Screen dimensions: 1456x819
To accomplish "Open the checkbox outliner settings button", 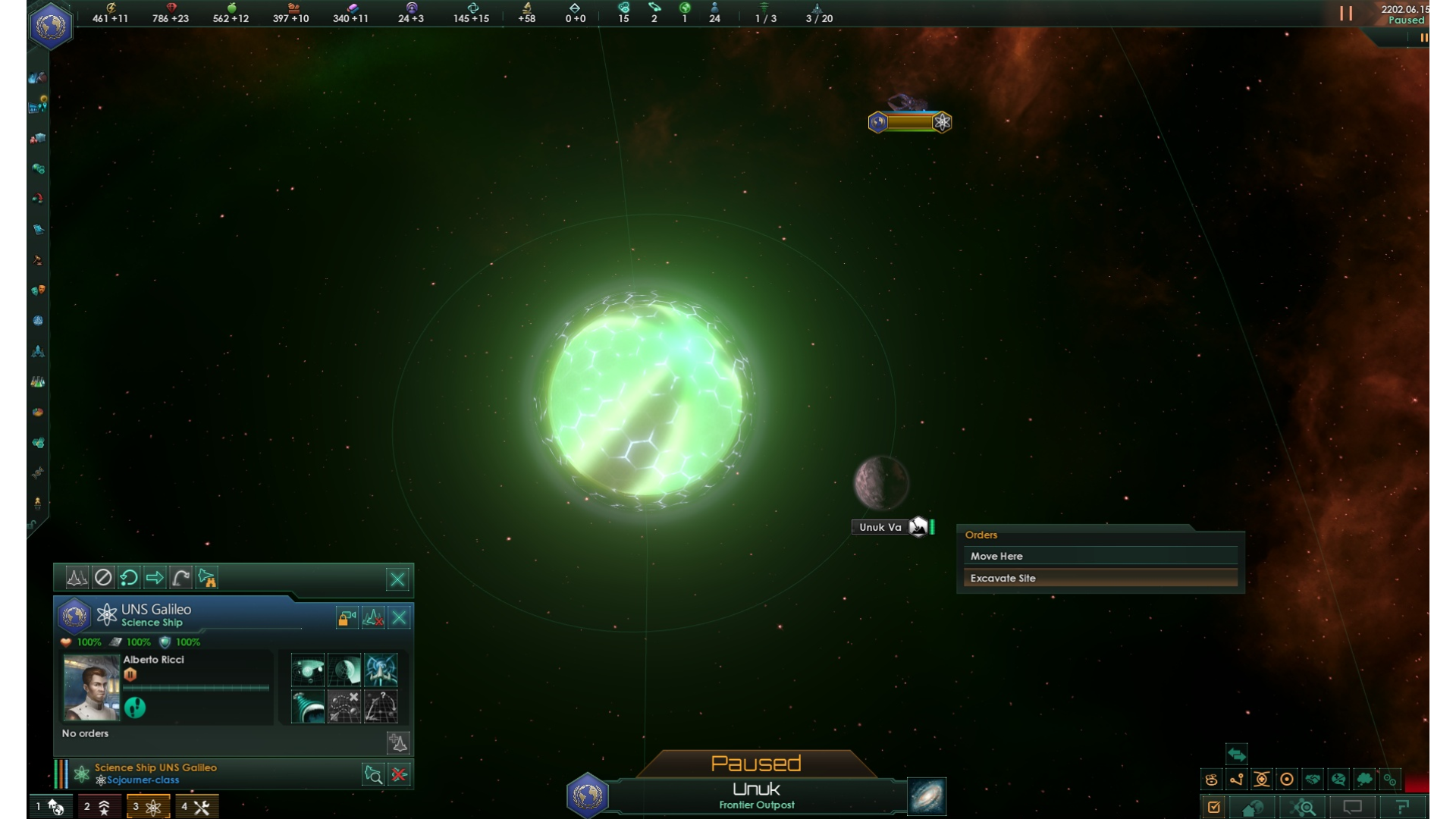I will (x=1214, y=807).
